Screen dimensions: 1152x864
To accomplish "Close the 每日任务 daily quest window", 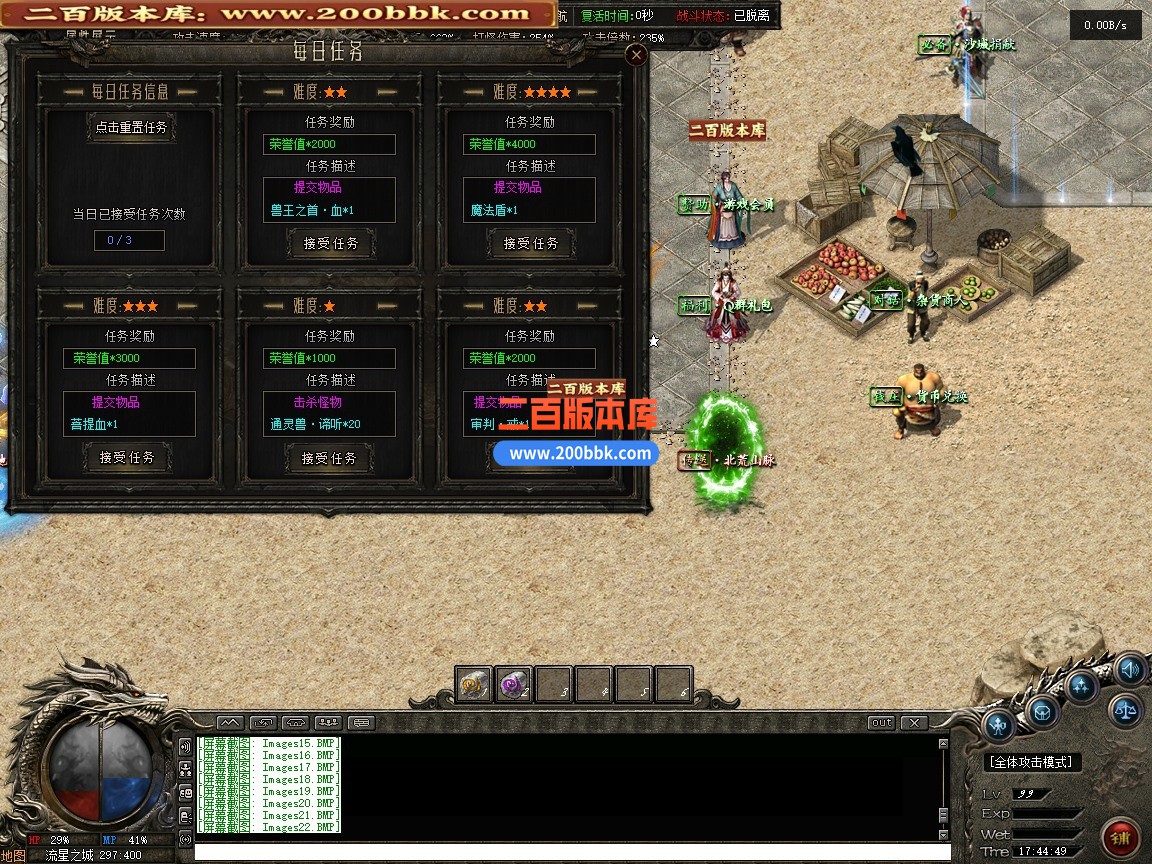I will pos(636,56).
